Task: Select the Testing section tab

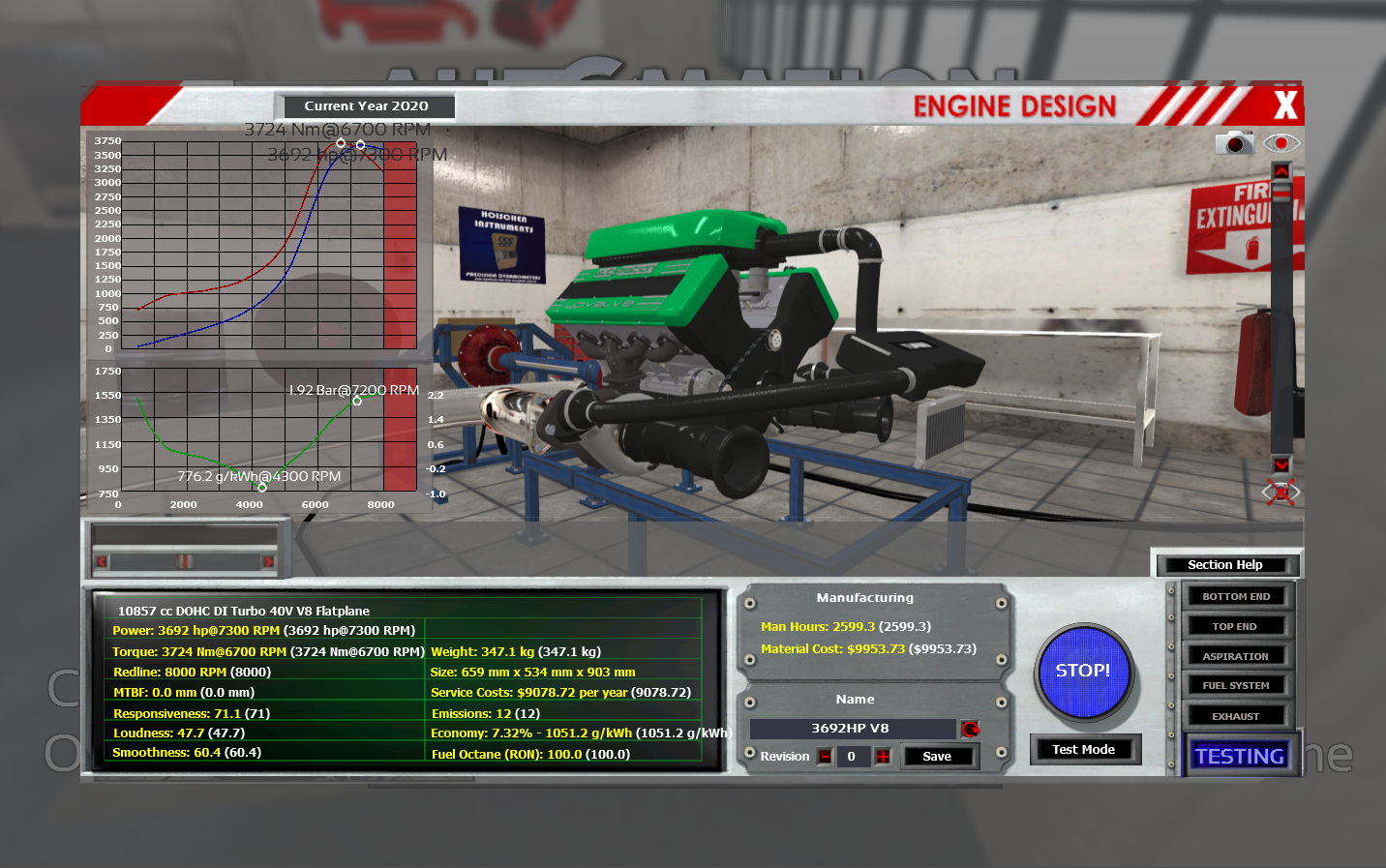Action: click(x=1239, y=756)
